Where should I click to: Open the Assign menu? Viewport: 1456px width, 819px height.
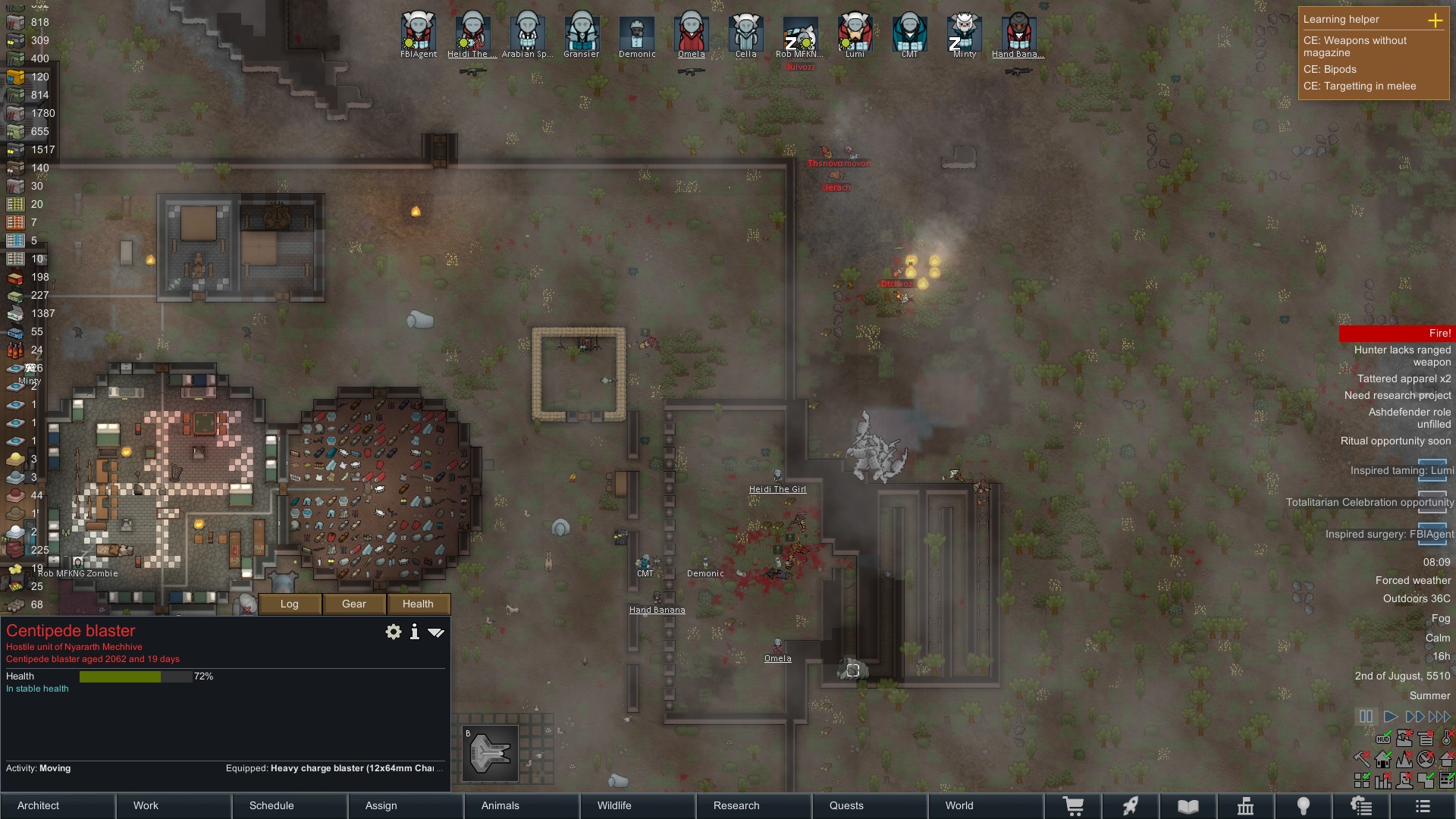(x=406, y=805)
